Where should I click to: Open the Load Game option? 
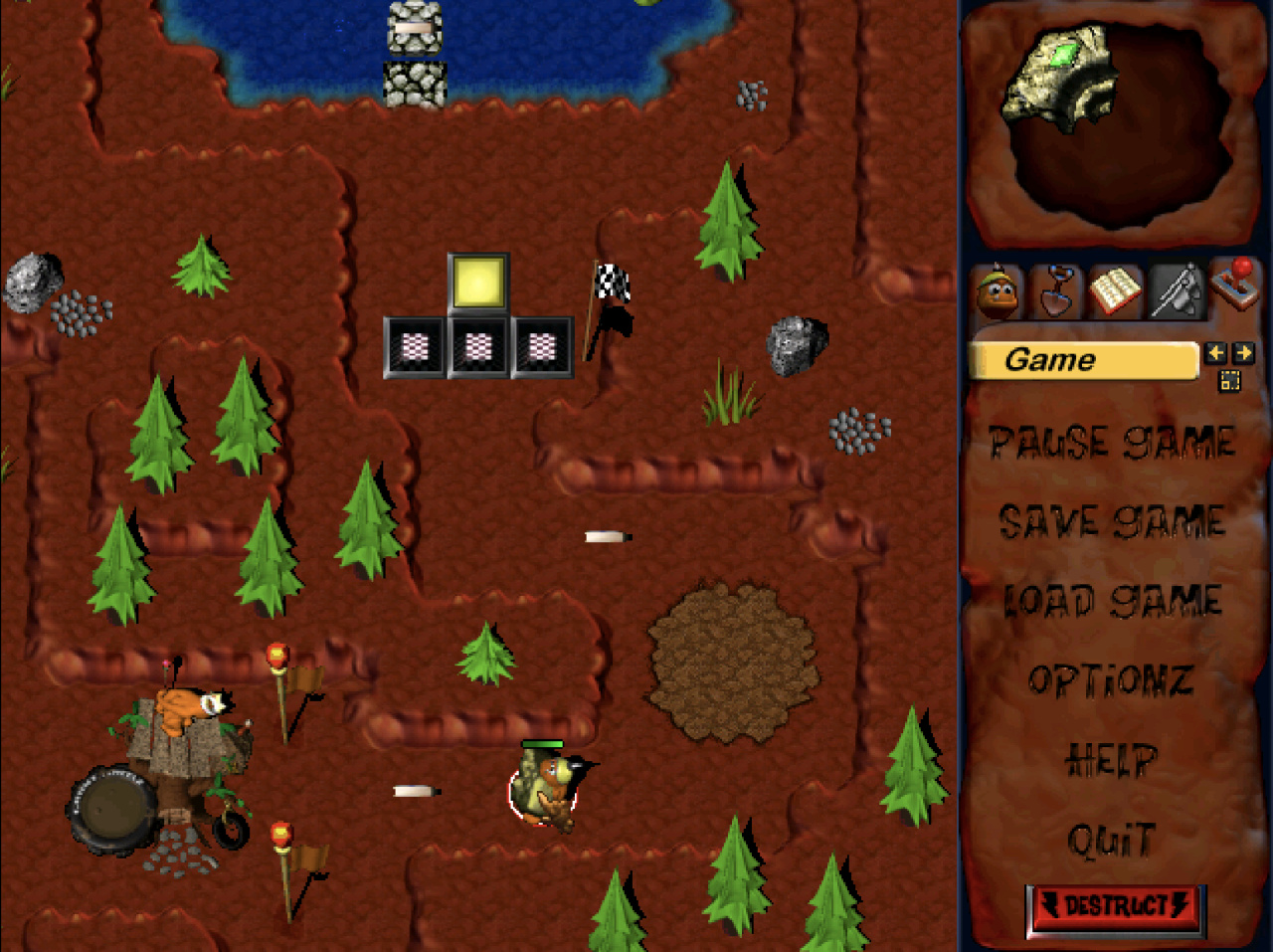pos(1112,601)
